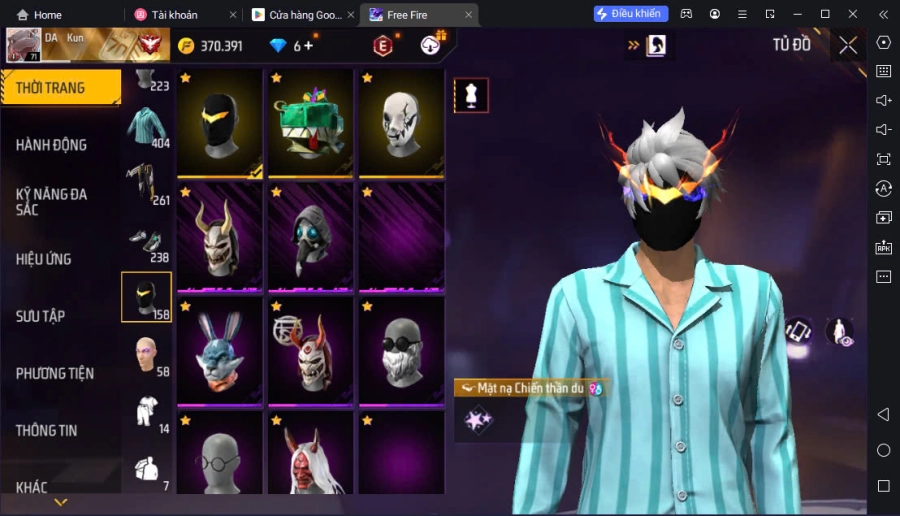Show the THÔNG TIN section

tap(46, 430)
